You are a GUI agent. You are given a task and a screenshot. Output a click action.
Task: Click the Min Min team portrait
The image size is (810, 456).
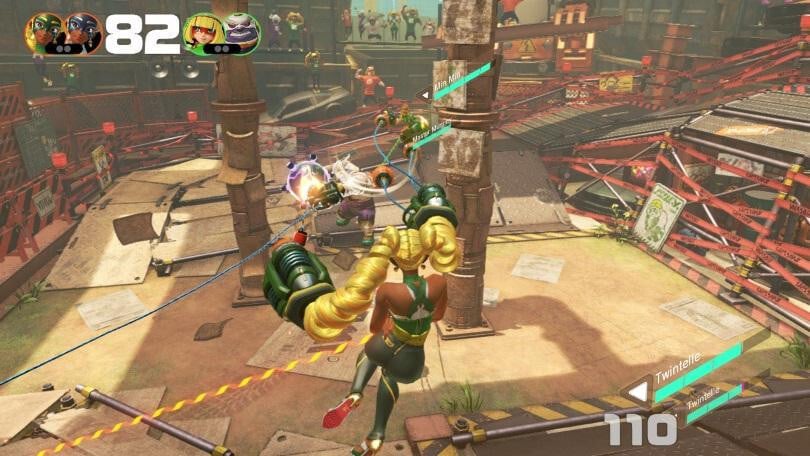pos(203,33)
